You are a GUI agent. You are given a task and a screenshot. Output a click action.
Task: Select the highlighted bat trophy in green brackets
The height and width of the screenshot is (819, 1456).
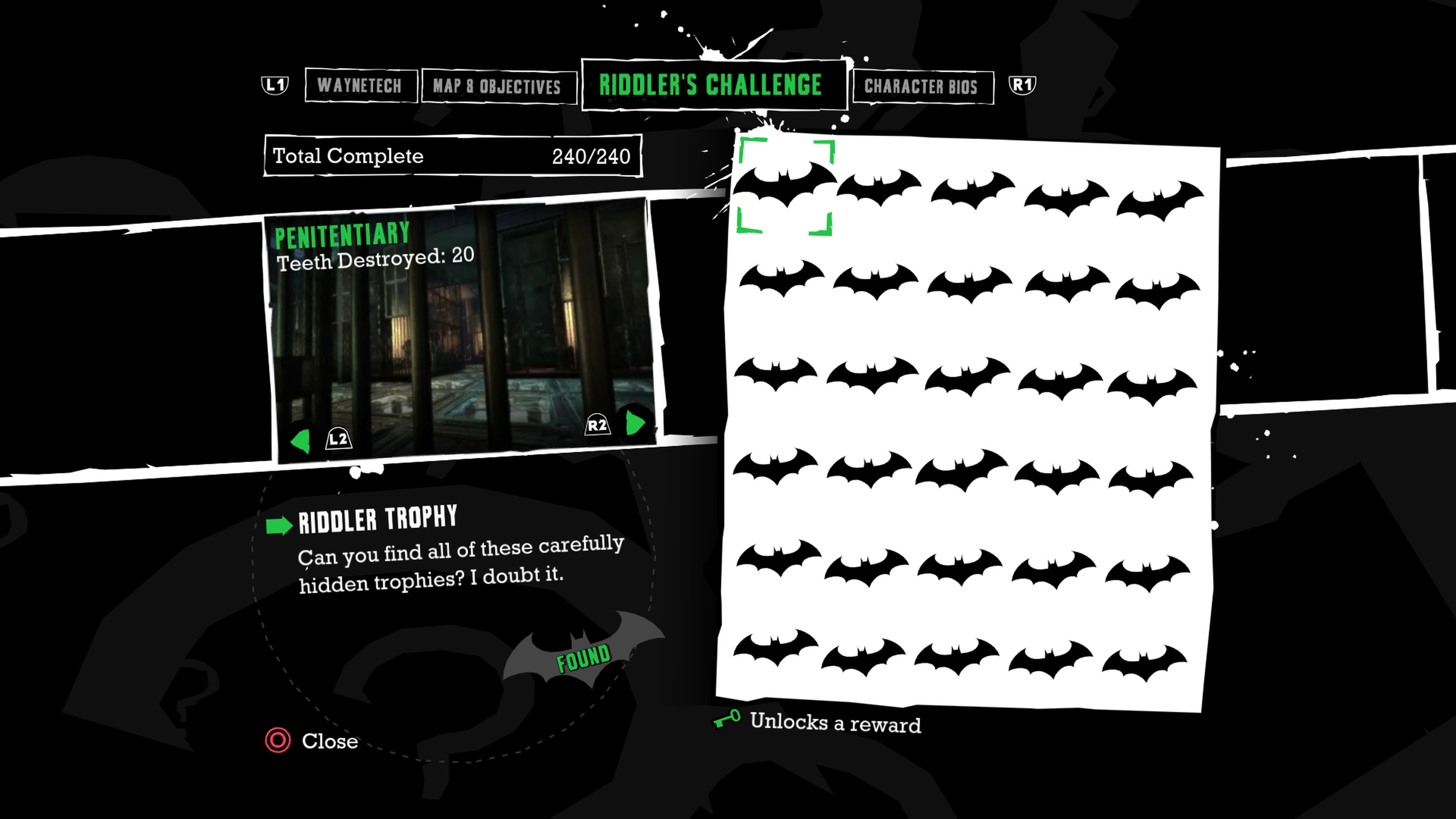coord(784,185)
